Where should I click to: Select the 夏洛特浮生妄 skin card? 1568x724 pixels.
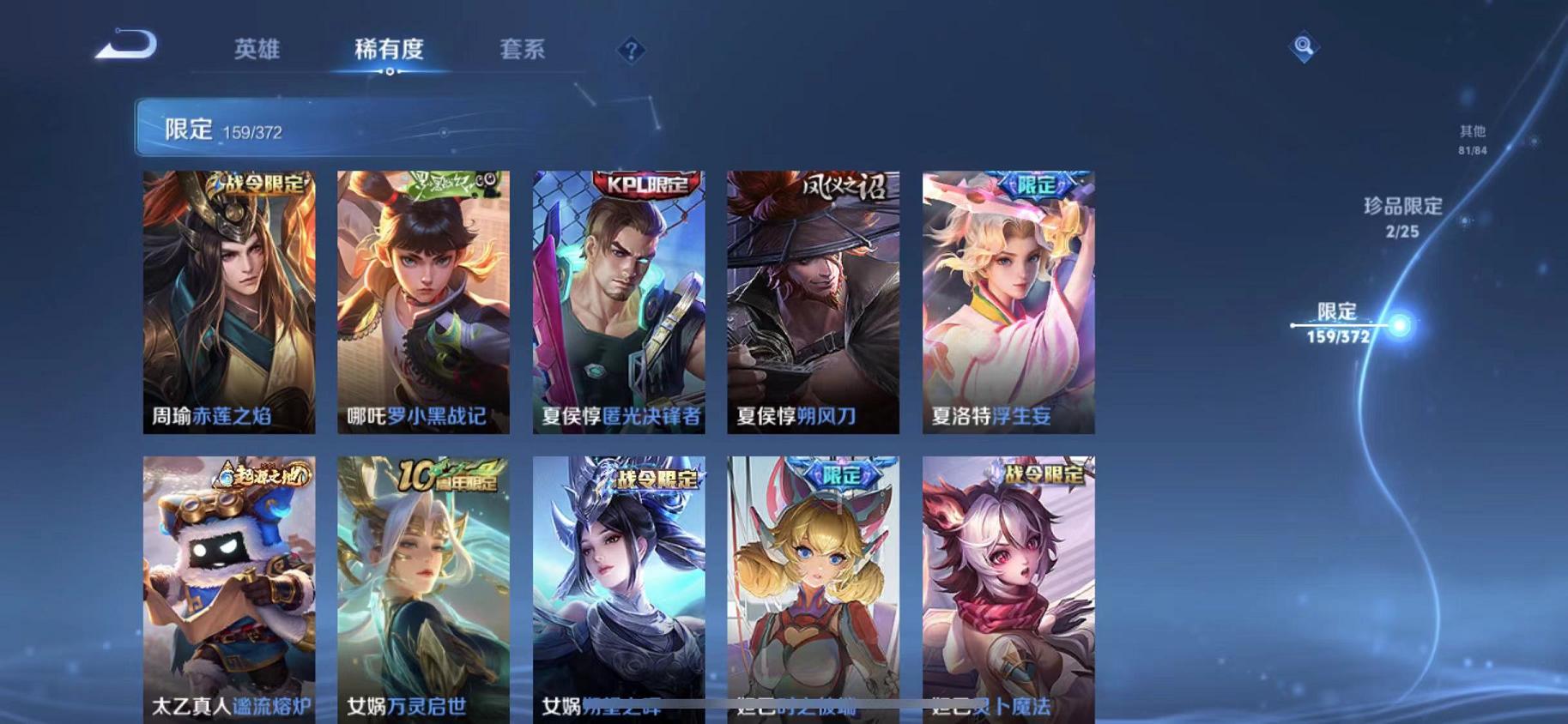tap(1006, 300)
